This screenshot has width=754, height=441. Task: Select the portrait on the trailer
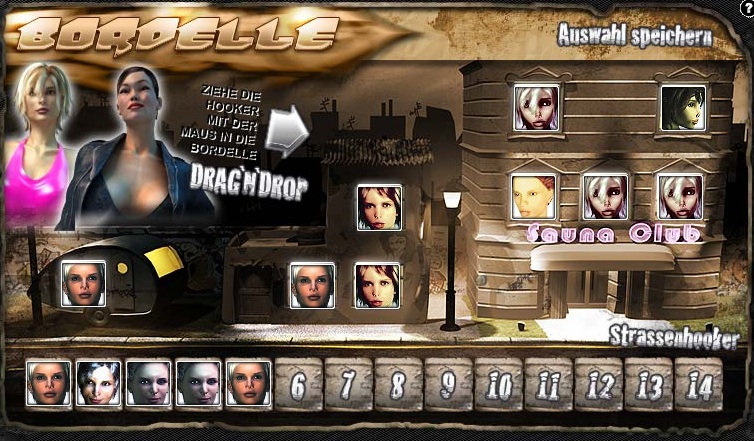84,283
